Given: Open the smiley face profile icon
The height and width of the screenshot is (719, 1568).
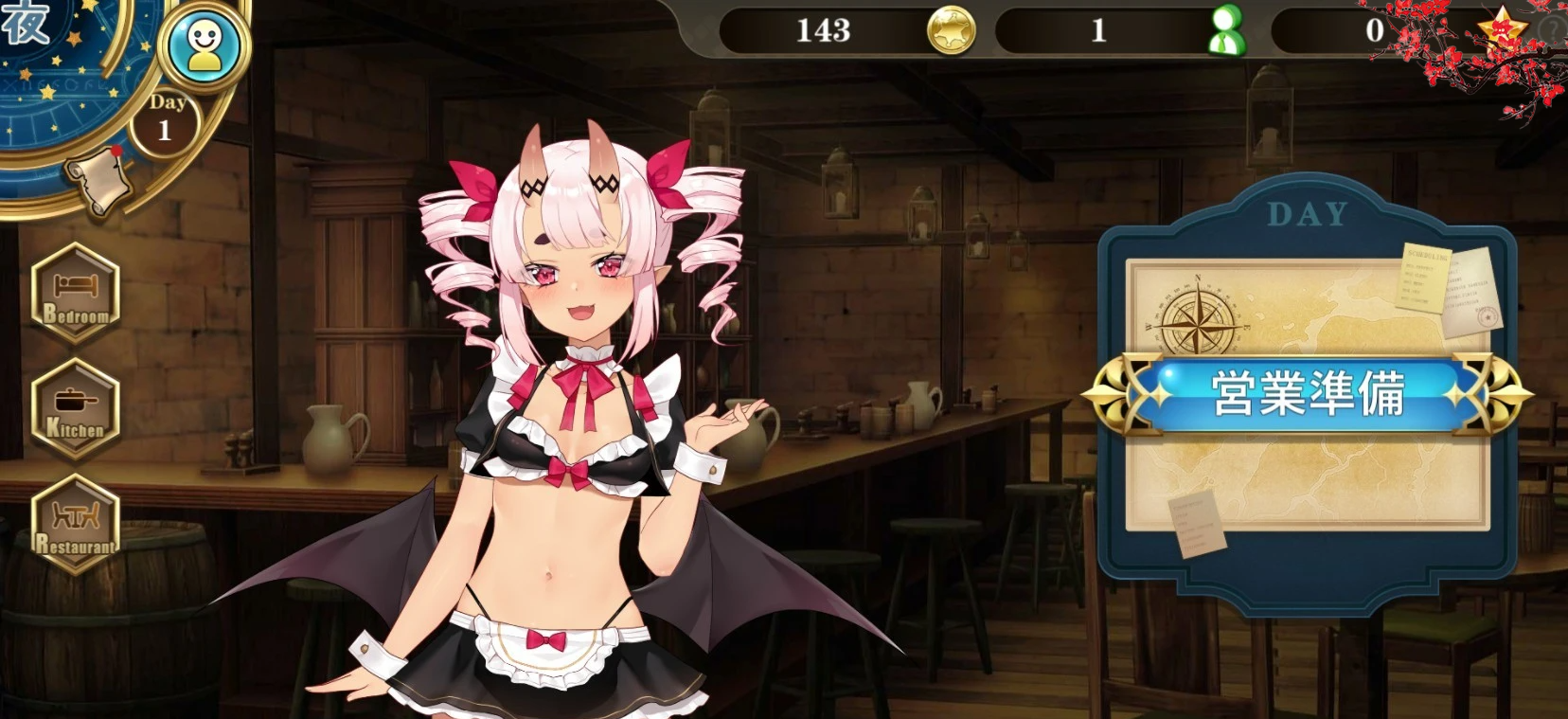Looking at the screenshot, I should (x=205, y=45).
